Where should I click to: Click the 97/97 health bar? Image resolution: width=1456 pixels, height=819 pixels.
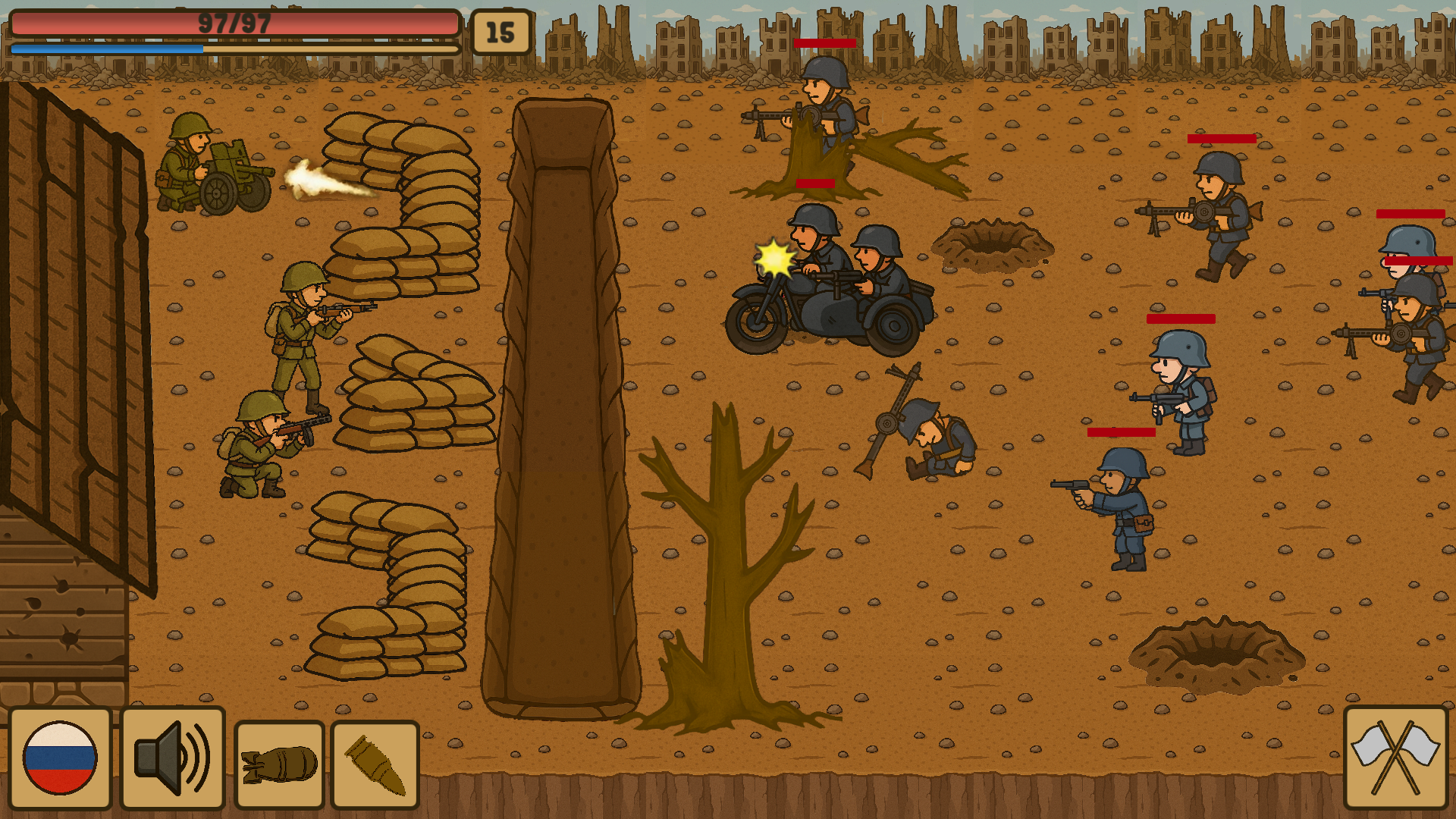pyautogui.click(x=231, y=23)
